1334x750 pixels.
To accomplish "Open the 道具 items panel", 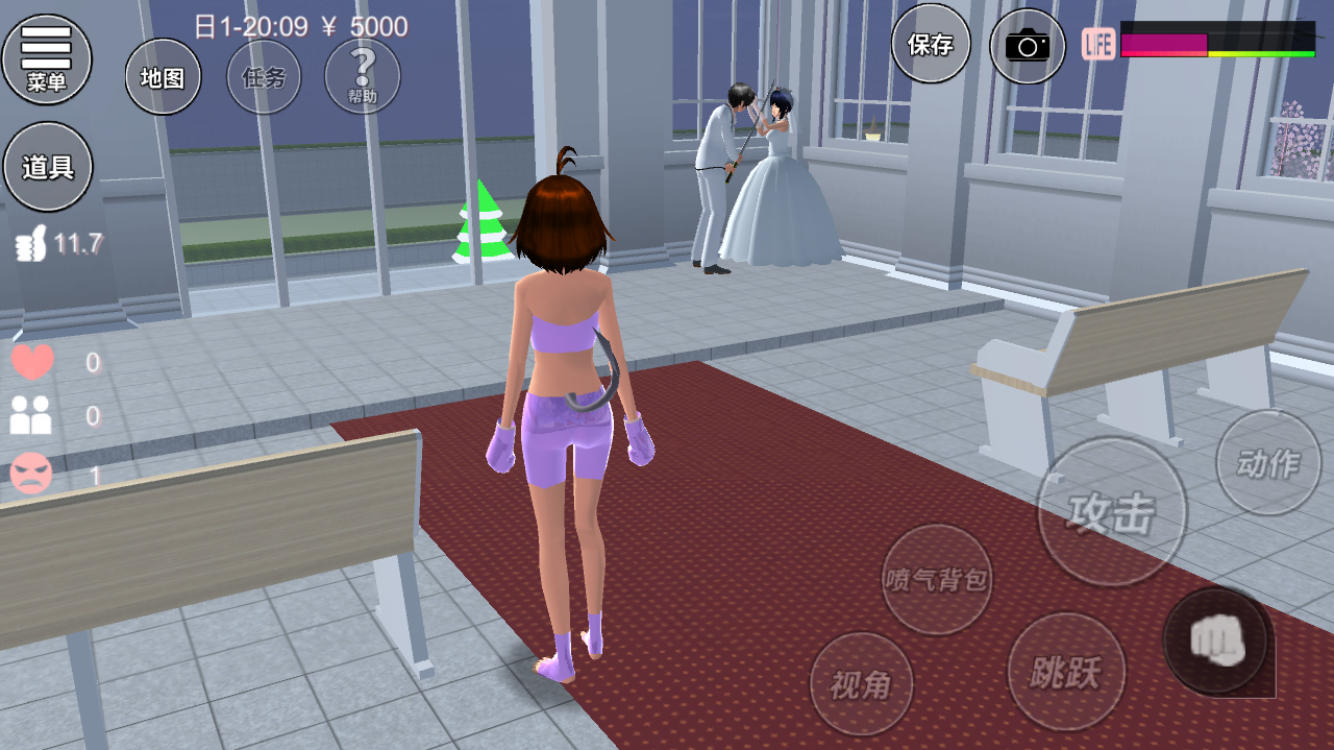I will [x=48, y=166].
